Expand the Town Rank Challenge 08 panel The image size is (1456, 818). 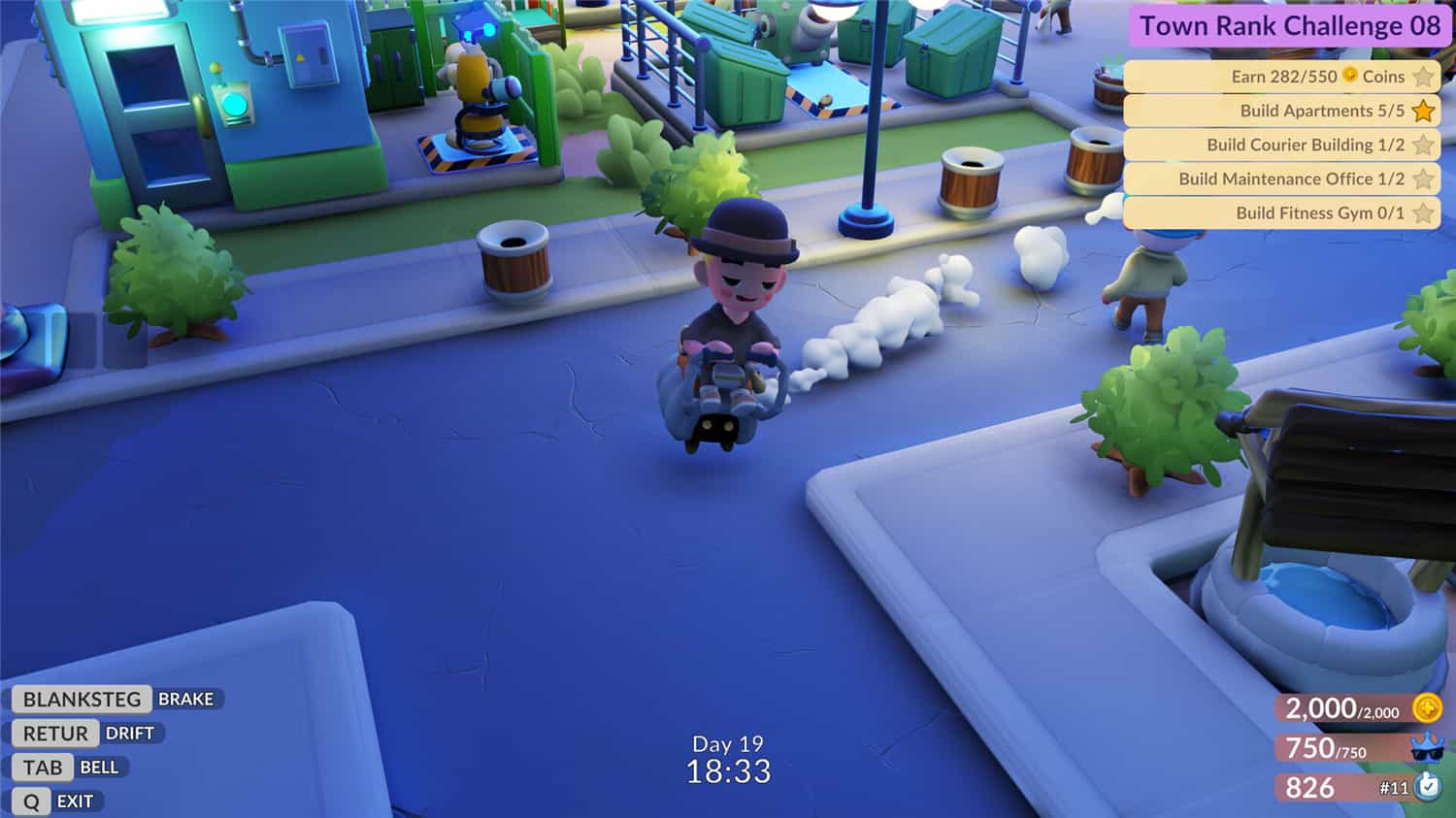(x=1291, y=26)
